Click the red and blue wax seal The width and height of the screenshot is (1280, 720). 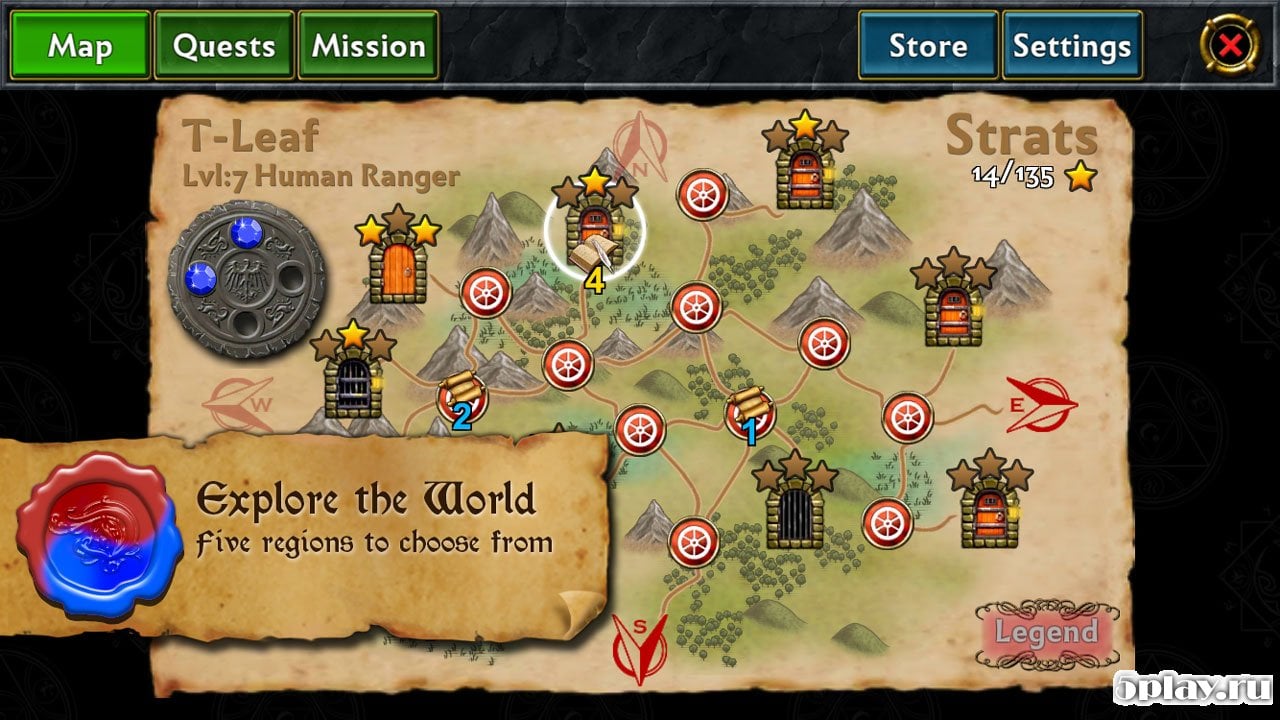pyautogui.click(x=100, y=534)
